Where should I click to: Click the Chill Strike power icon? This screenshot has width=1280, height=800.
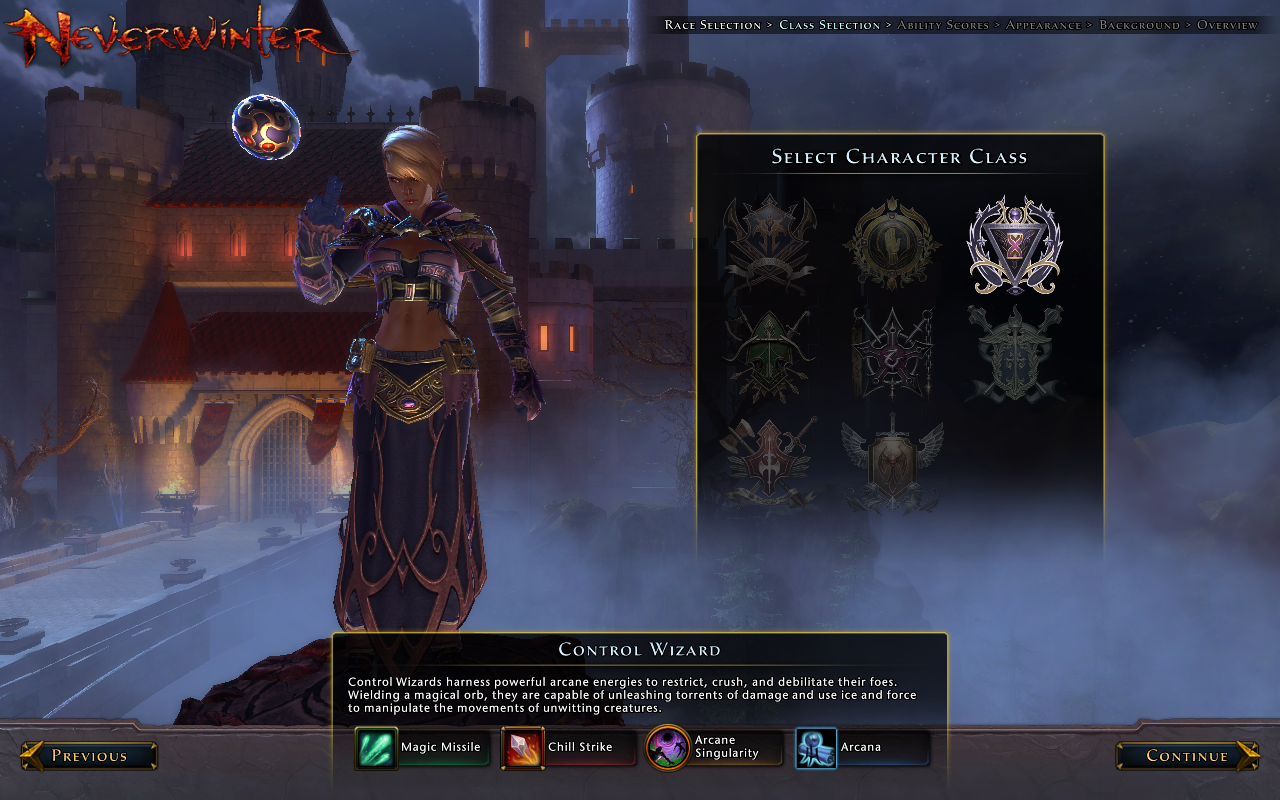(x=524, y=747)
